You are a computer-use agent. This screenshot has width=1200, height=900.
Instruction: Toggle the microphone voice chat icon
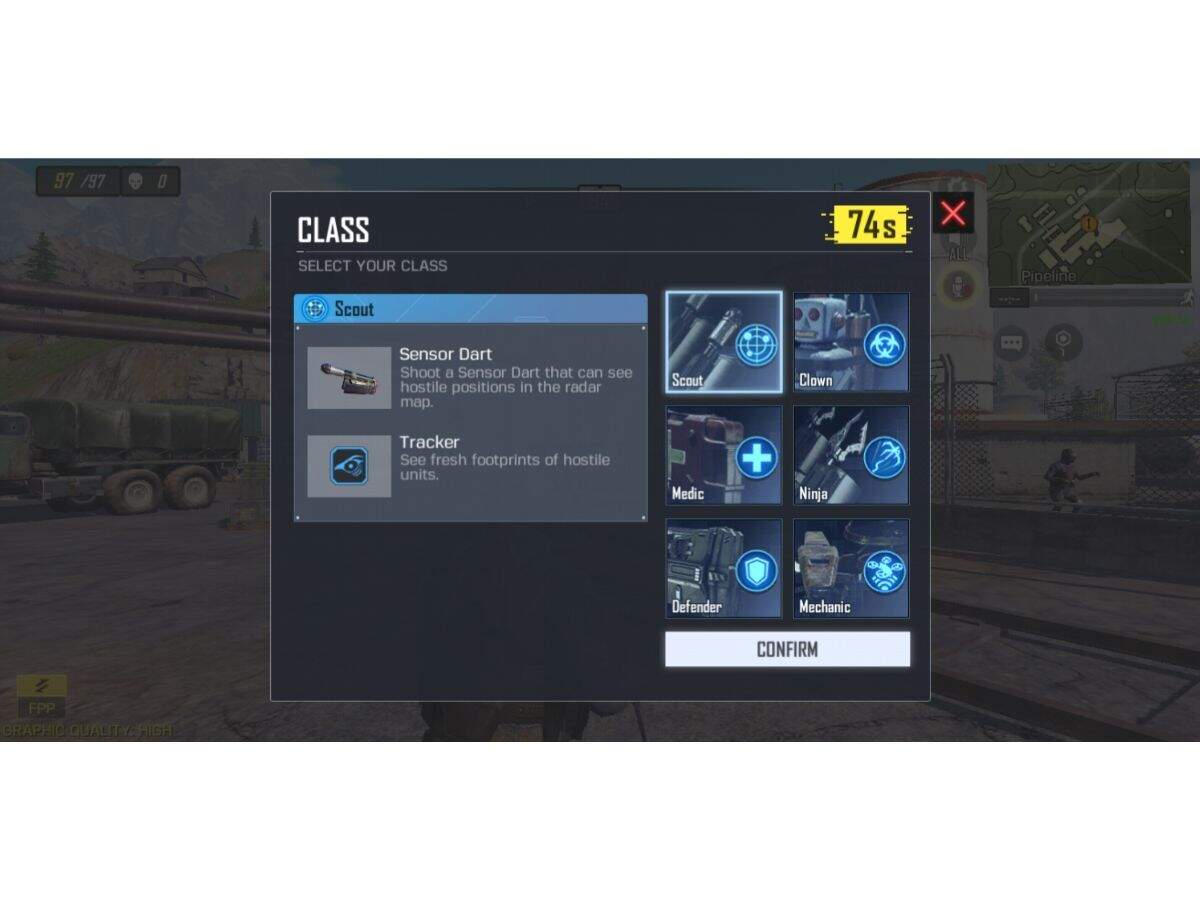point(959,286)
